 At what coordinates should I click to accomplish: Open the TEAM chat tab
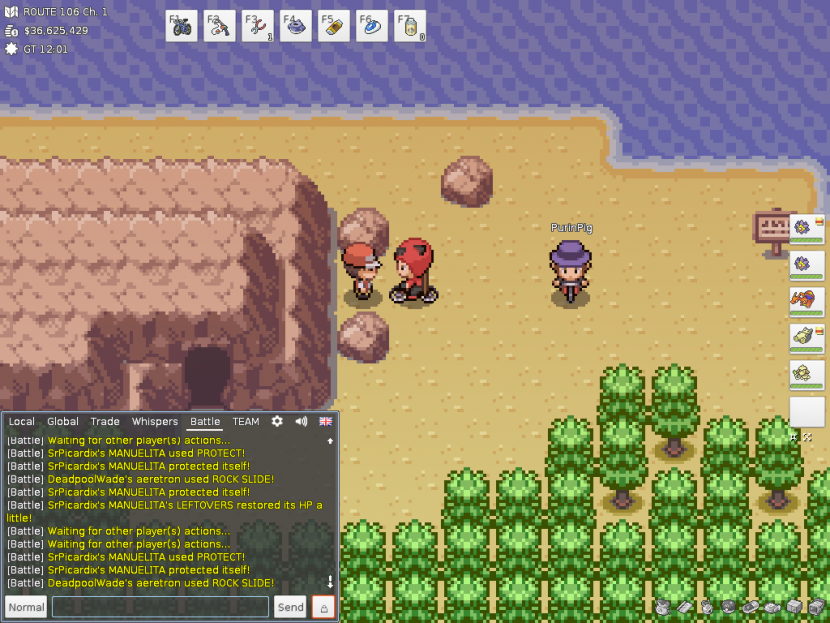pos(246,422)
